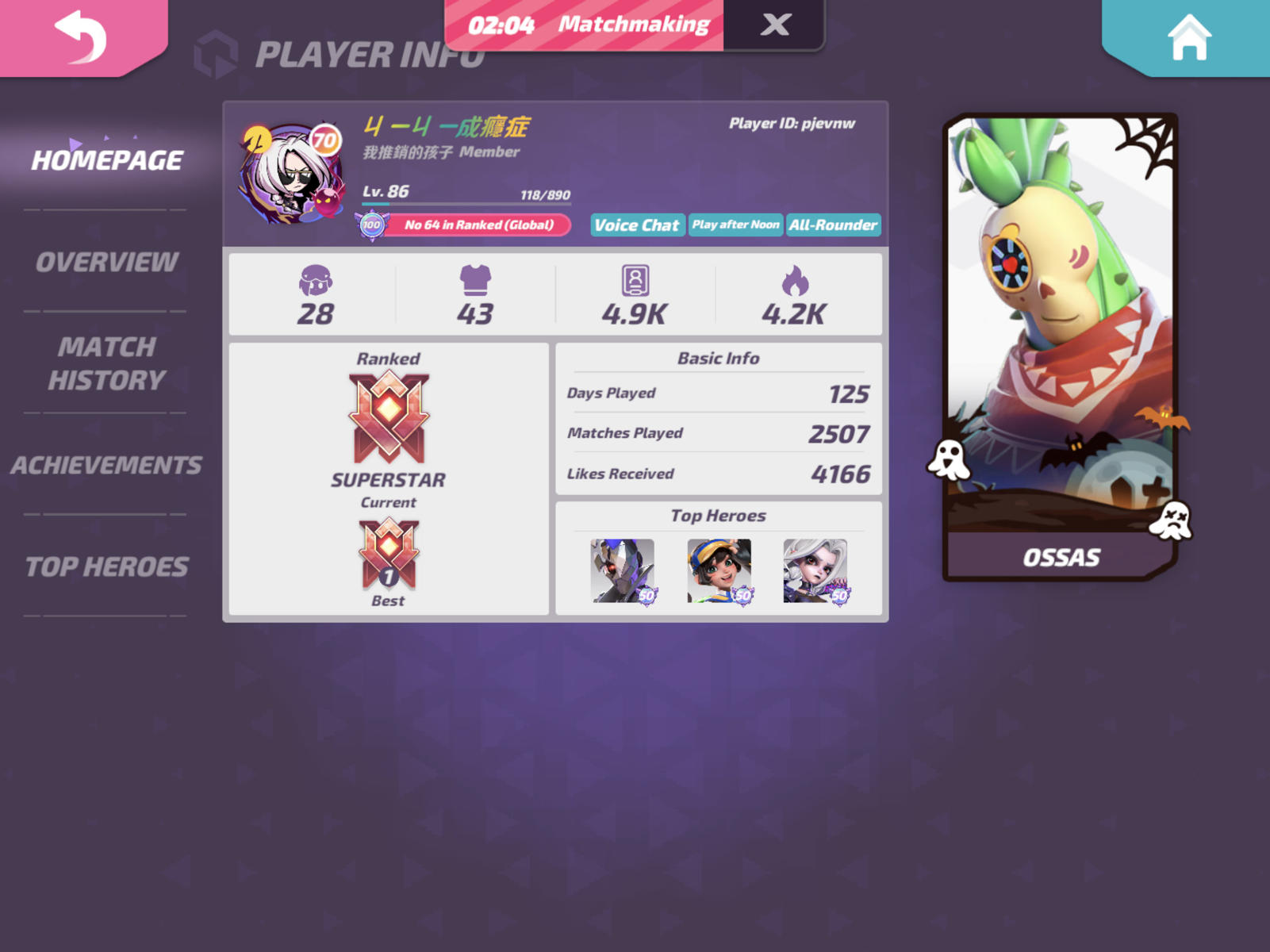Open the outfits icon showing 43
The image size is (1270, 952).
pyautogui.click(x=478, y=294)
